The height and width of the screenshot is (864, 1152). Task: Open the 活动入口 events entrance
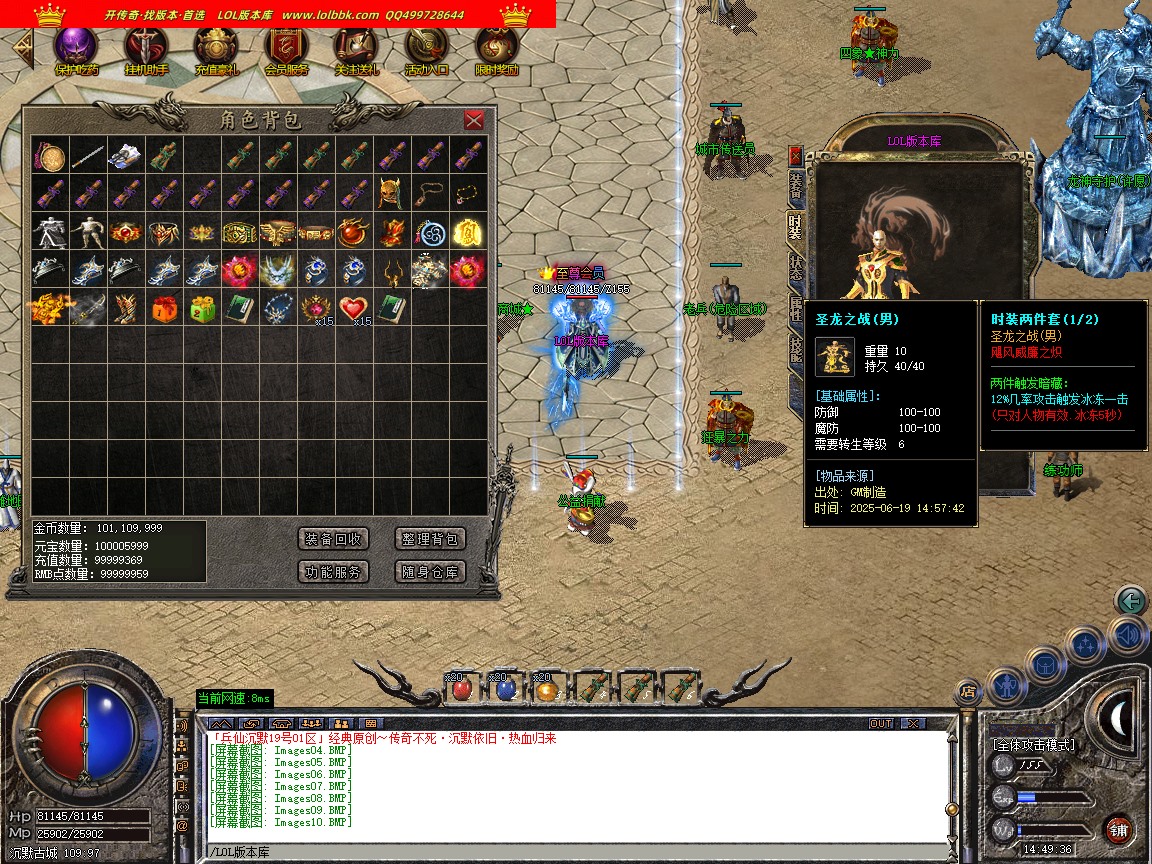tap(426, 48)
